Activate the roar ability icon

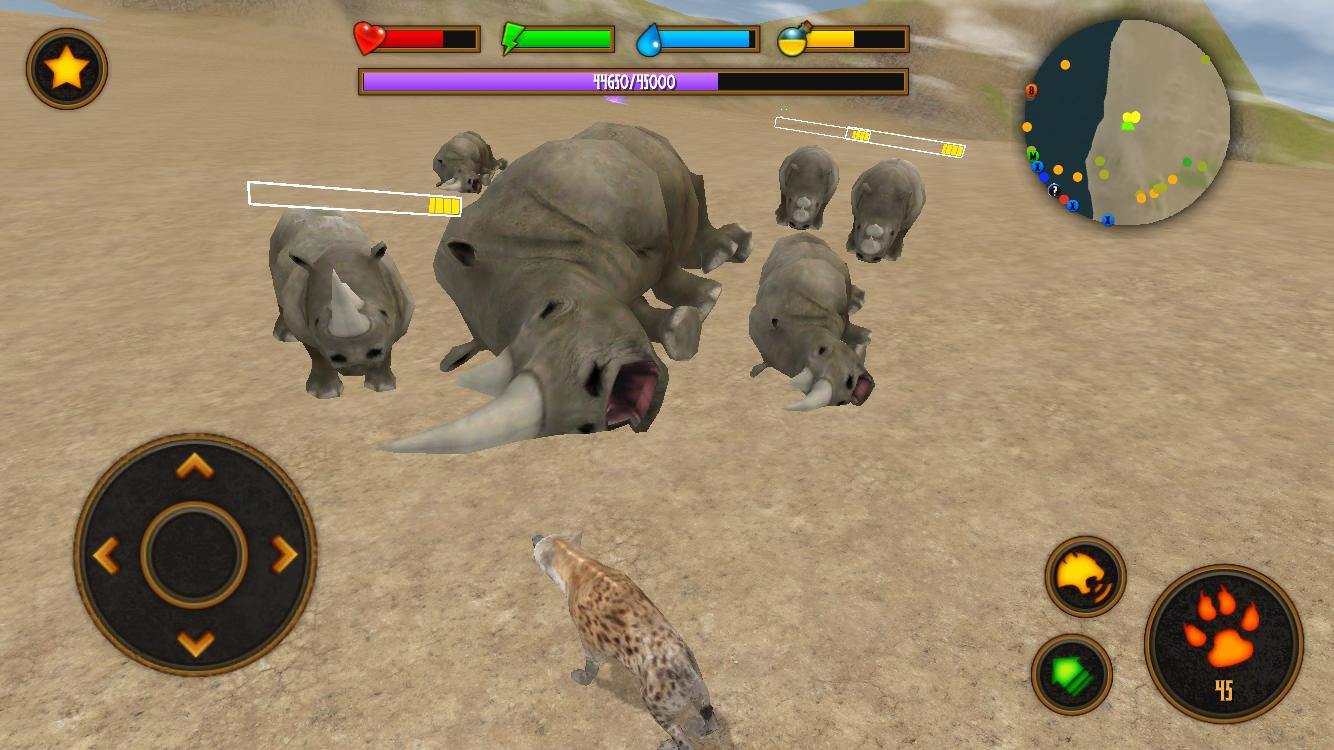1084,578
